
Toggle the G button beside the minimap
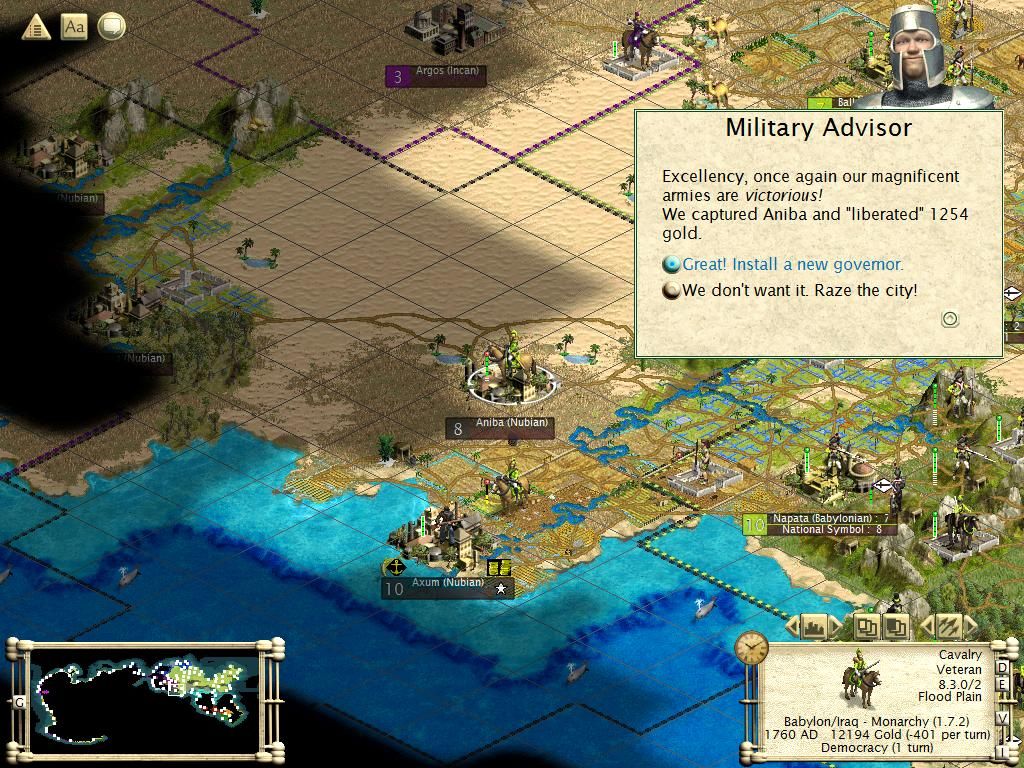[19, 702]
